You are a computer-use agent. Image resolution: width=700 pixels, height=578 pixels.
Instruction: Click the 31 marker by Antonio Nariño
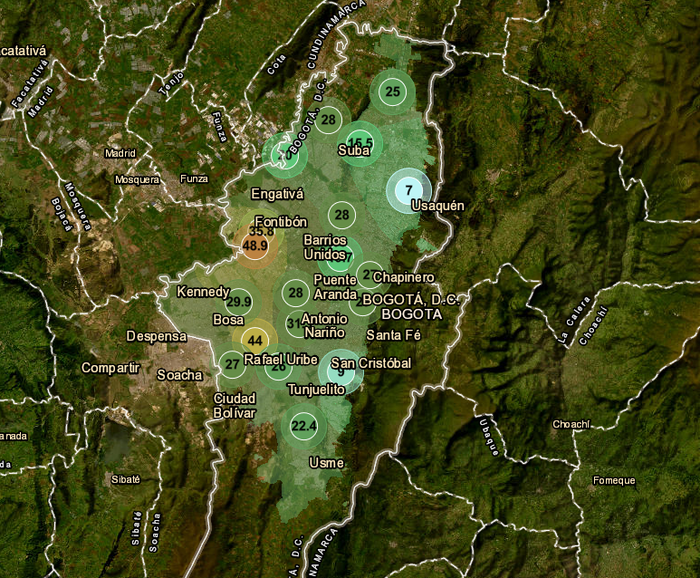293,323
